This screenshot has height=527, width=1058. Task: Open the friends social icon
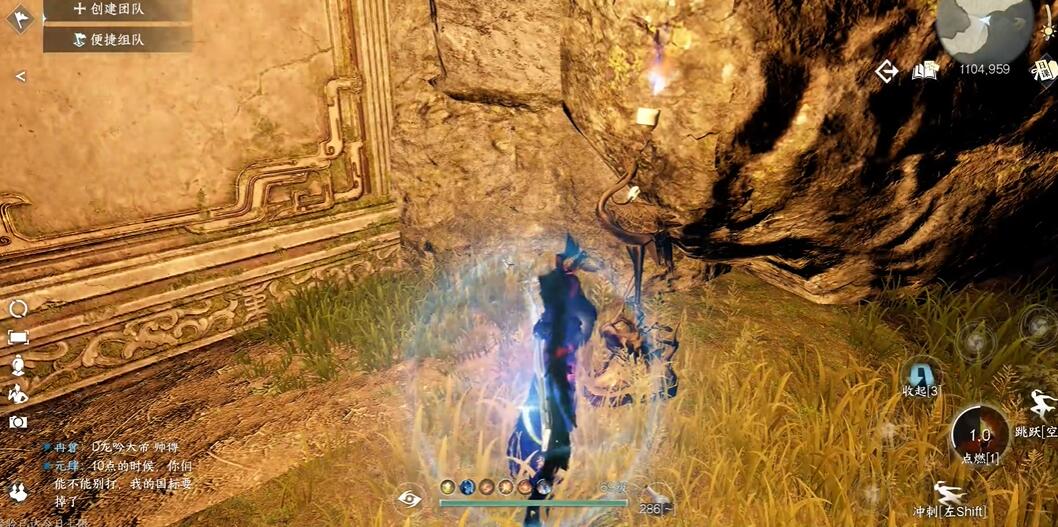(x=18, y=491)
